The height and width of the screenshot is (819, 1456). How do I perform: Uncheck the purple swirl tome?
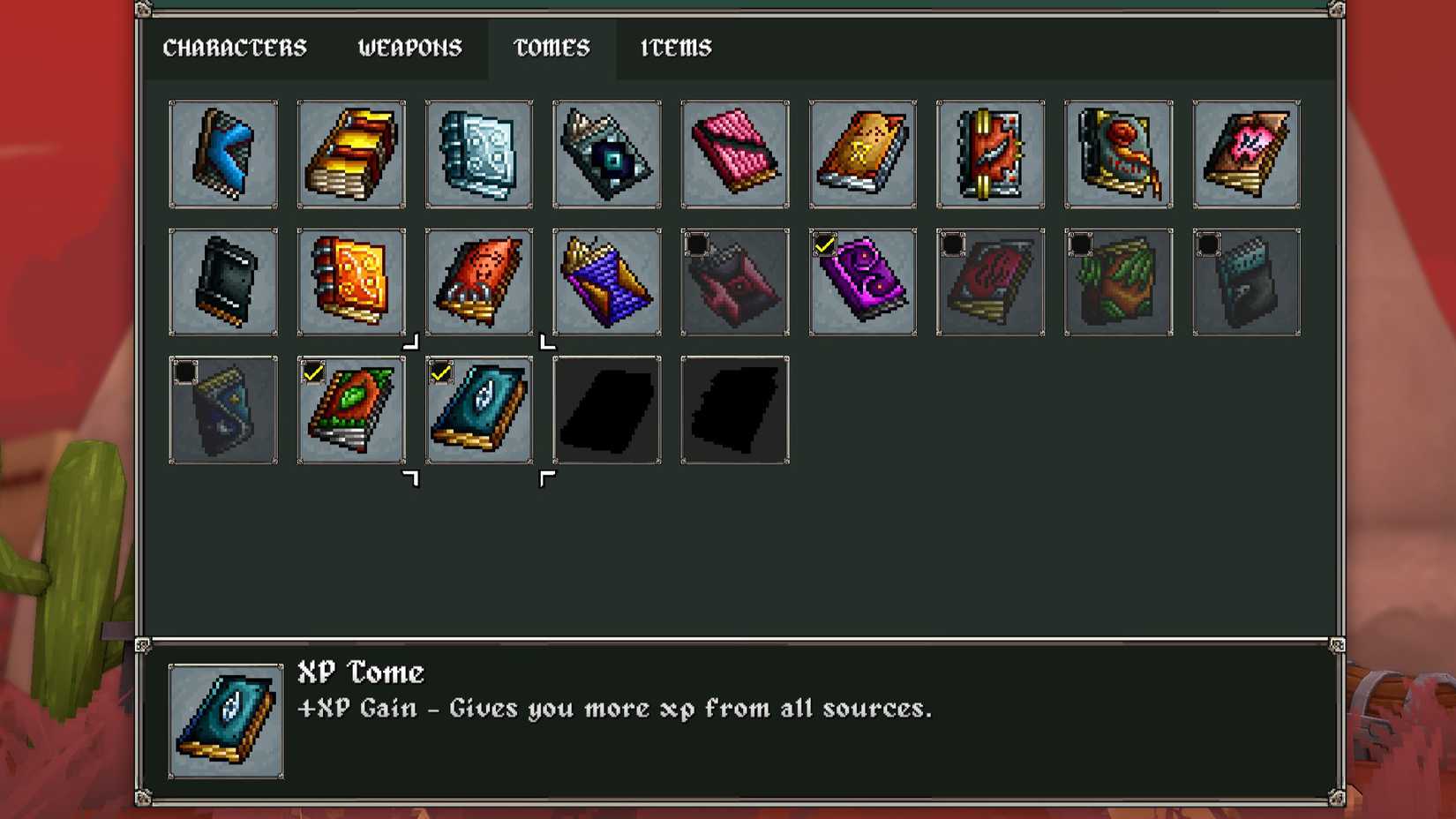pos(824,246)
